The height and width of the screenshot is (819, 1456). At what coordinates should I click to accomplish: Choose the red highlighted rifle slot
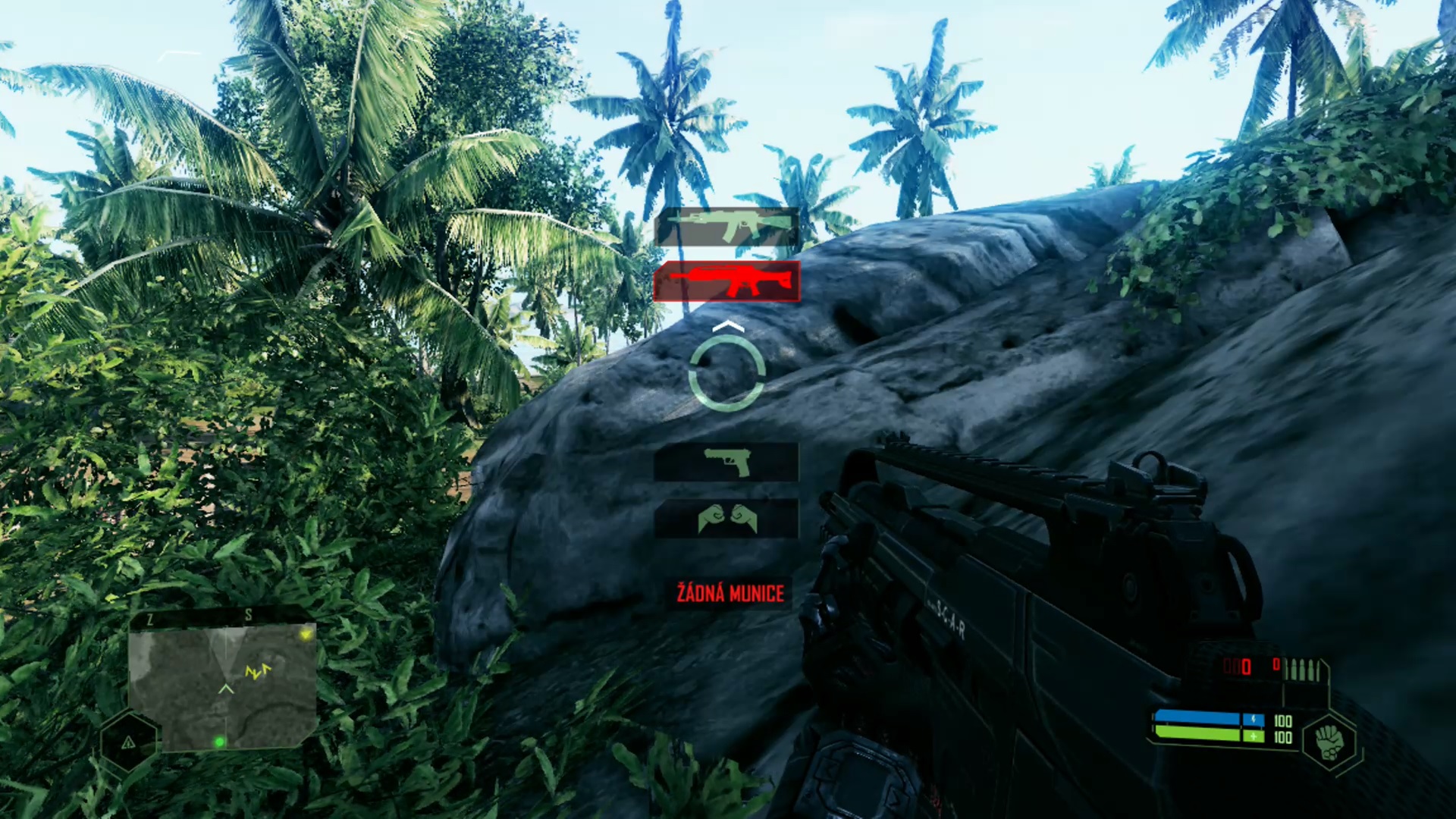tap(726, 281)
